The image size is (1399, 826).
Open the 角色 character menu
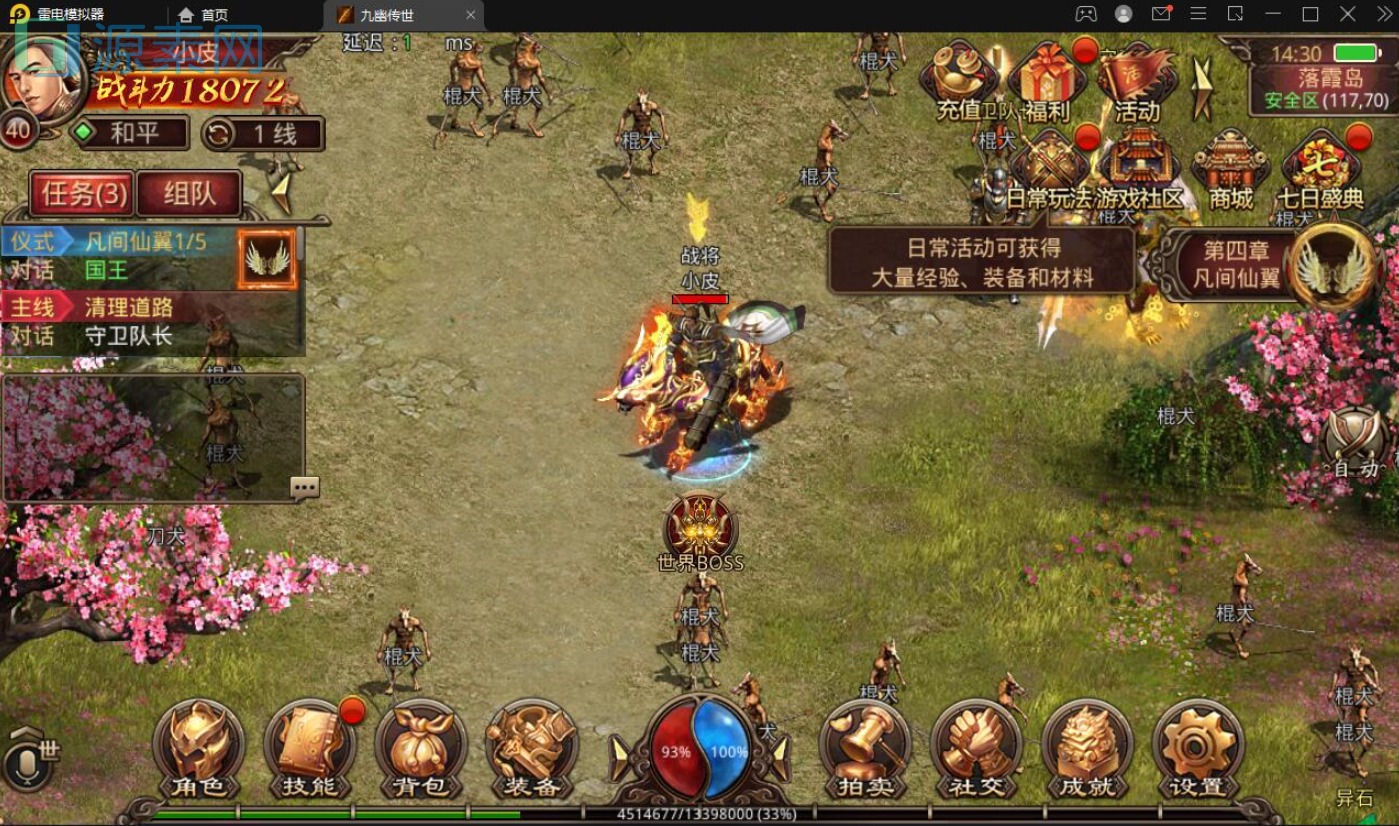point(199,749)
